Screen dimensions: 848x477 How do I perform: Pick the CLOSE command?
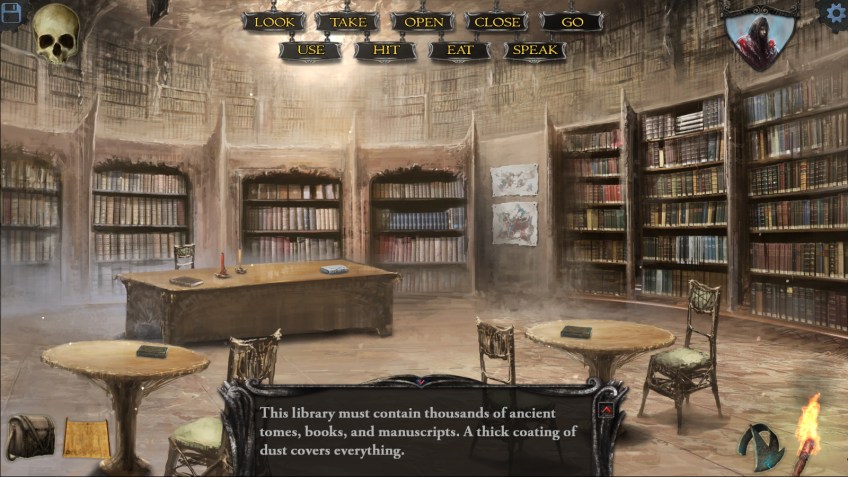coord(497,22)
